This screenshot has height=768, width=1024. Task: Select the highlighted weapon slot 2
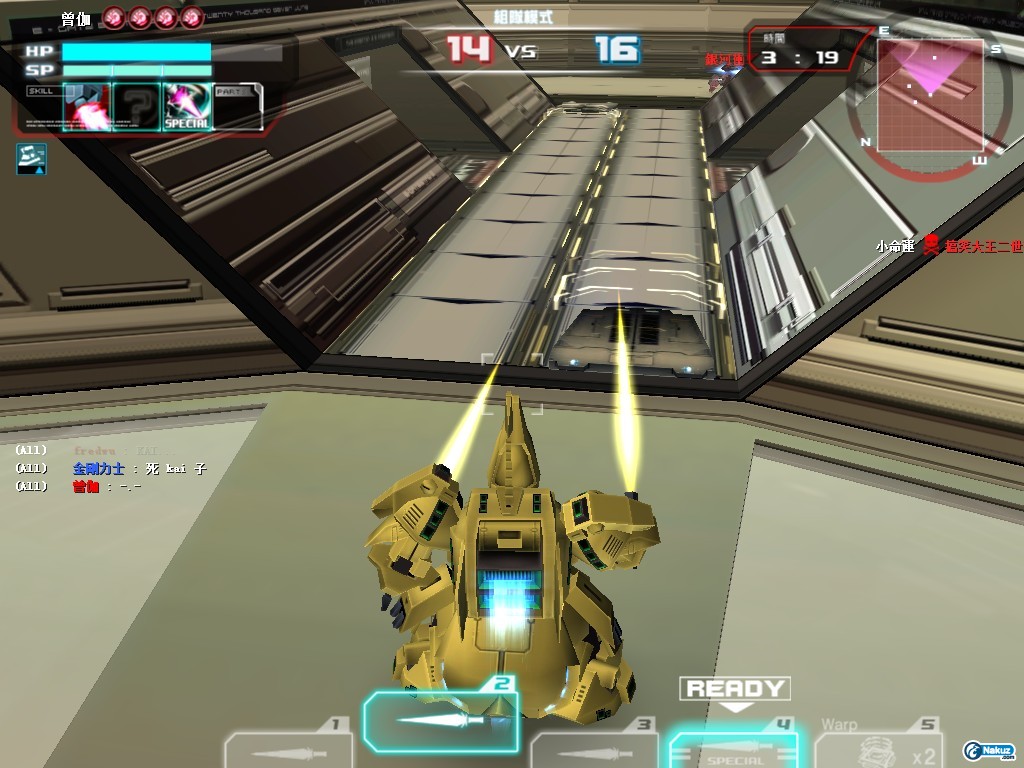440,720
